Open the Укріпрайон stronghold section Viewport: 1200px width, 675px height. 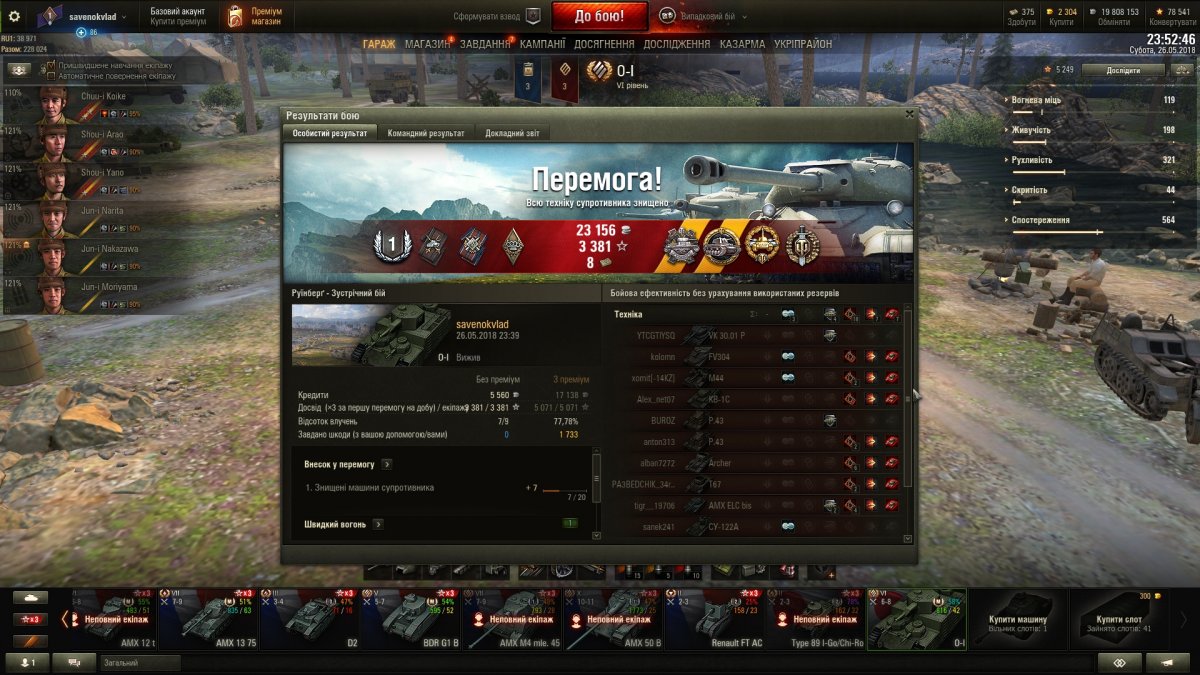click(x=803, y=44)
